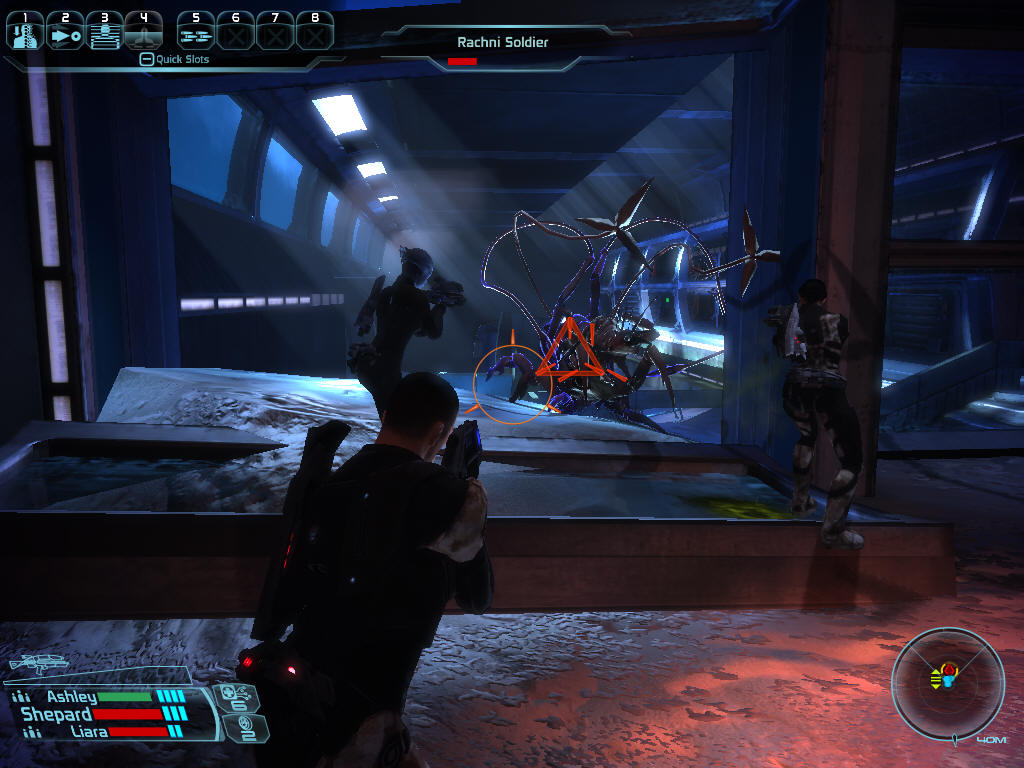Choose Liara's squad status row
This screenshot has width=1024, height=768.
tap(100, 732)
